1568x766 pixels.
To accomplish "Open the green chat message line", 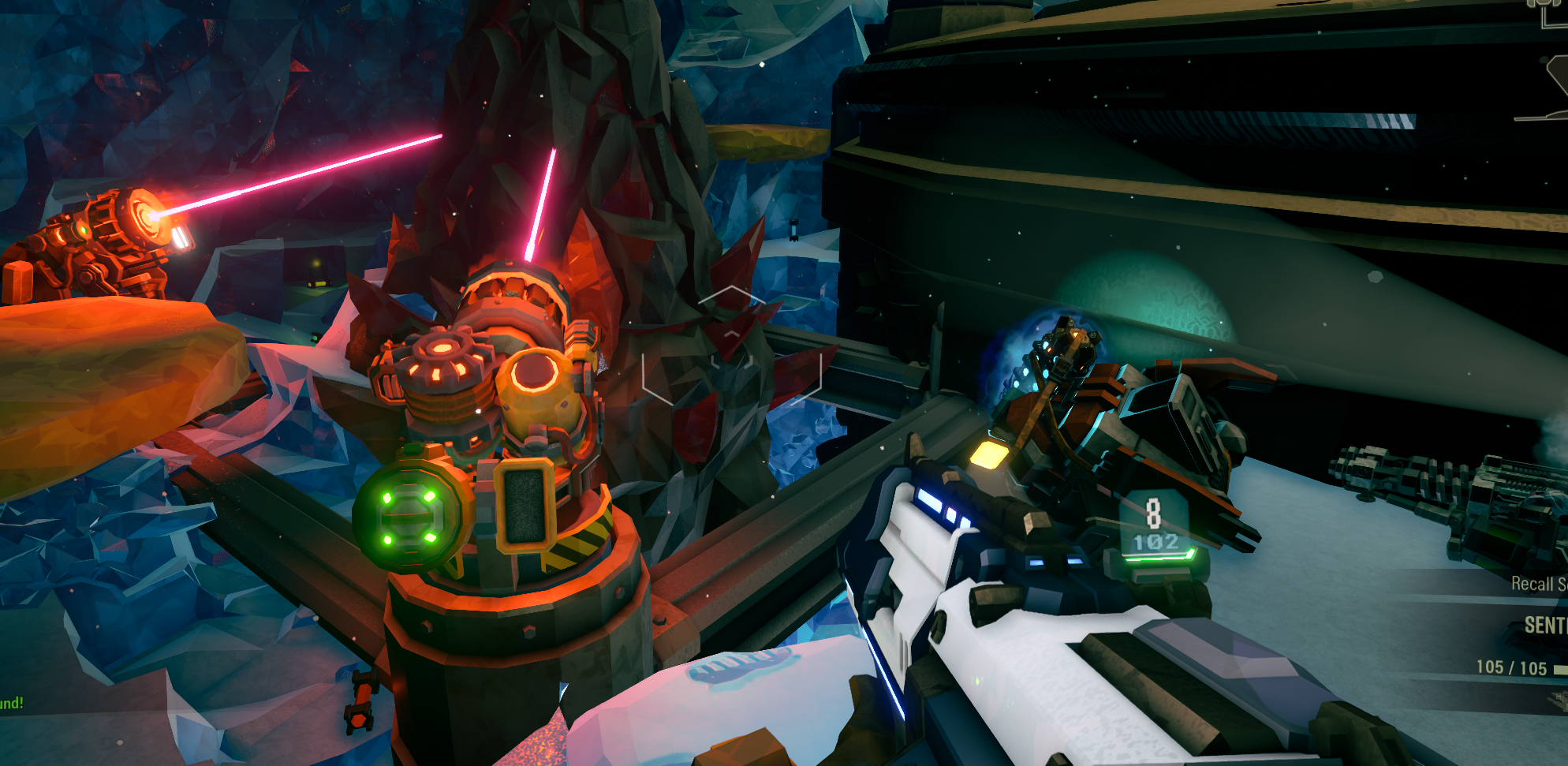I will (12, 703).
